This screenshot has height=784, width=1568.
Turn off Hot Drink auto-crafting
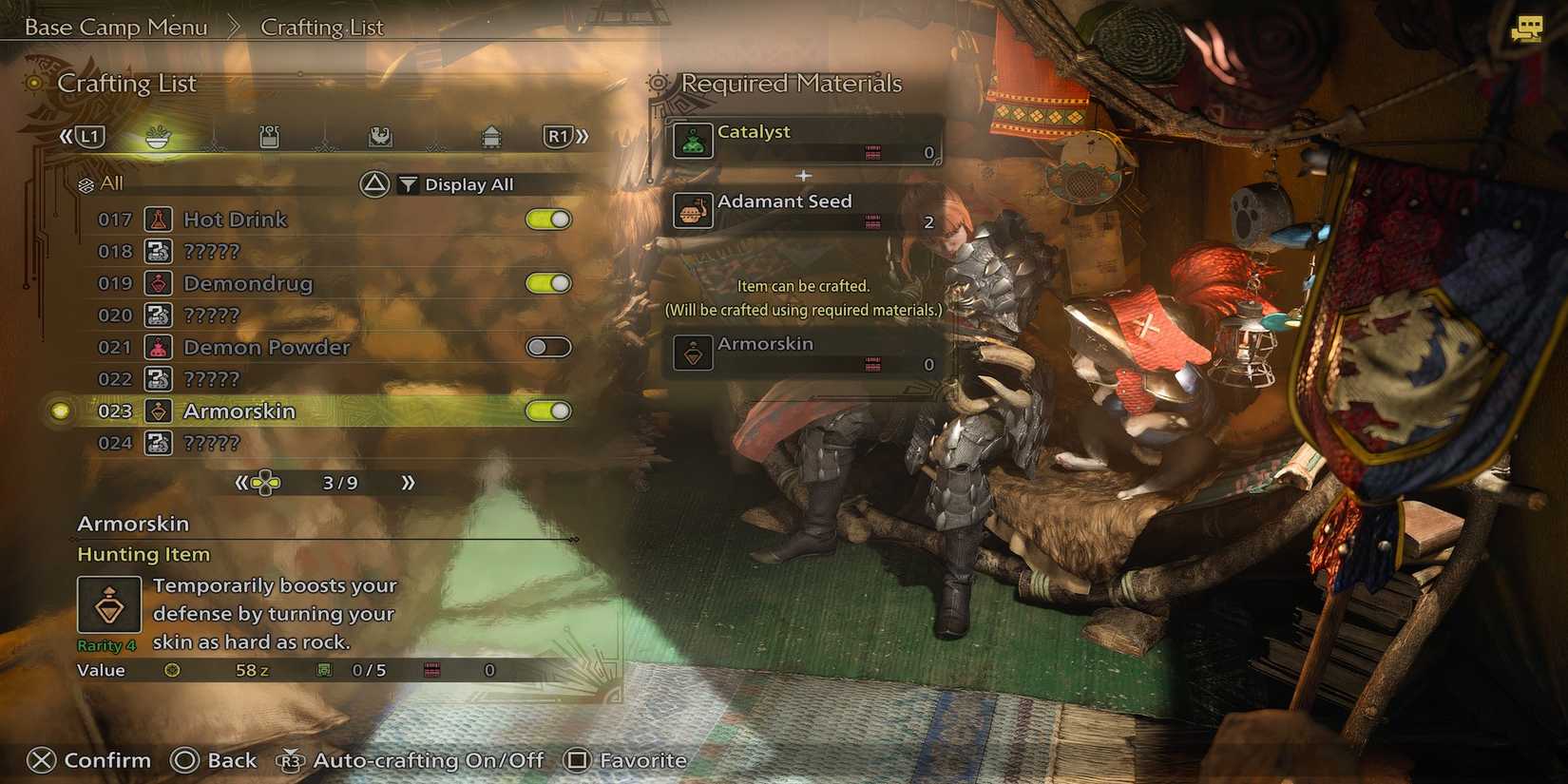tap(548, 219)
